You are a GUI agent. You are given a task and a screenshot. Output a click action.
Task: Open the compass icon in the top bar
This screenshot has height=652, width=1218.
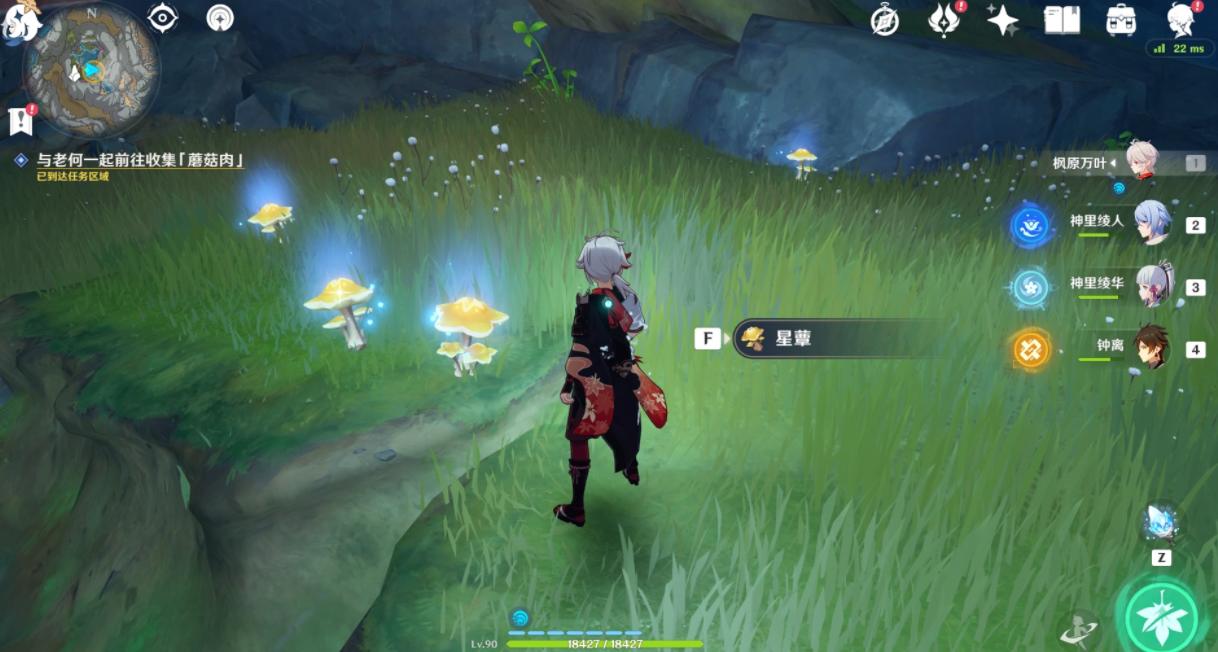885,19
